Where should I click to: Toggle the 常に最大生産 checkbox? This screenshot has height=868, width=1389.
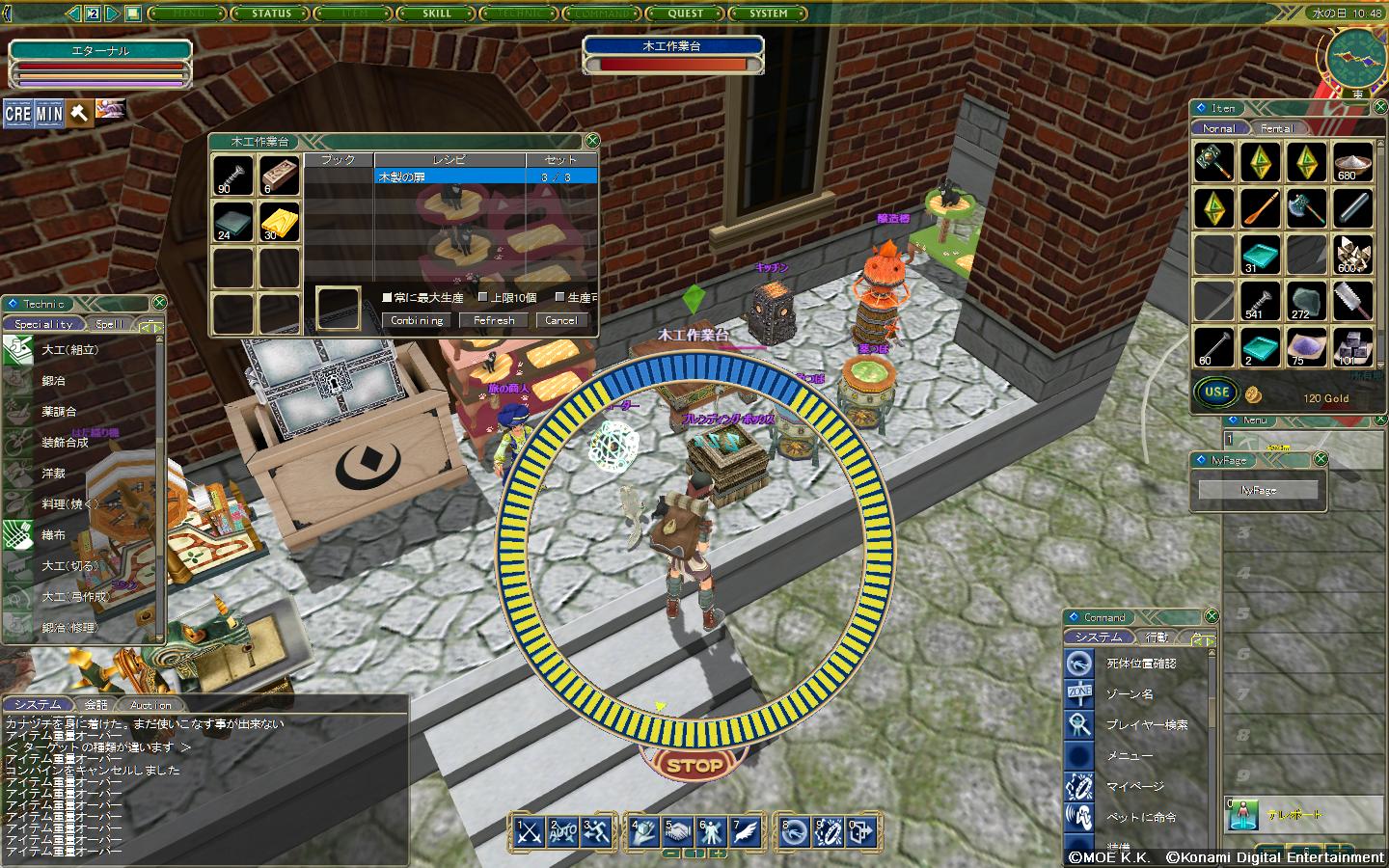388,297
